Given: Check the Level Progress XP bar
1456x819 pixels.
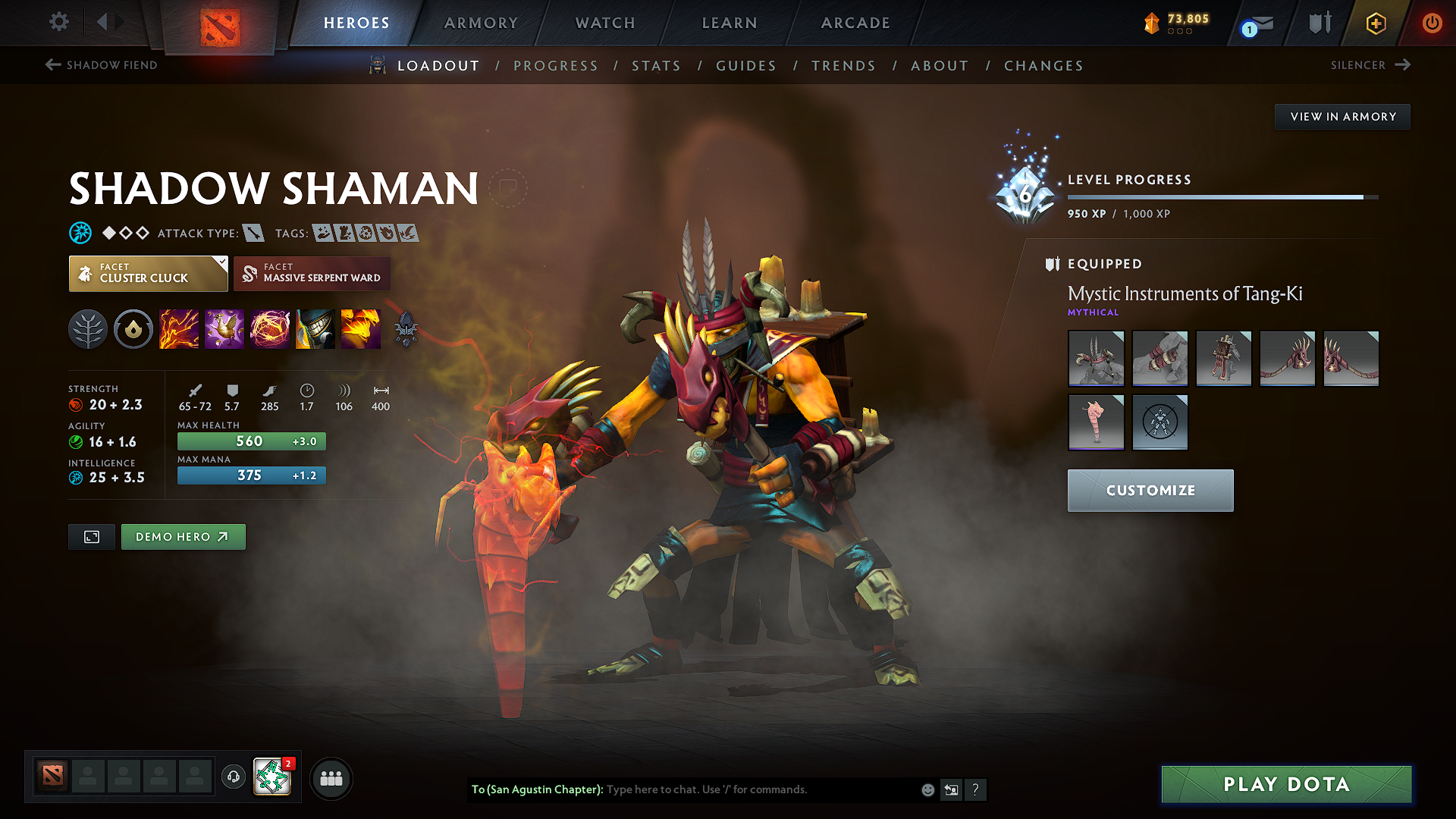Looking at the screenshot, I should tap(1221, 196).
